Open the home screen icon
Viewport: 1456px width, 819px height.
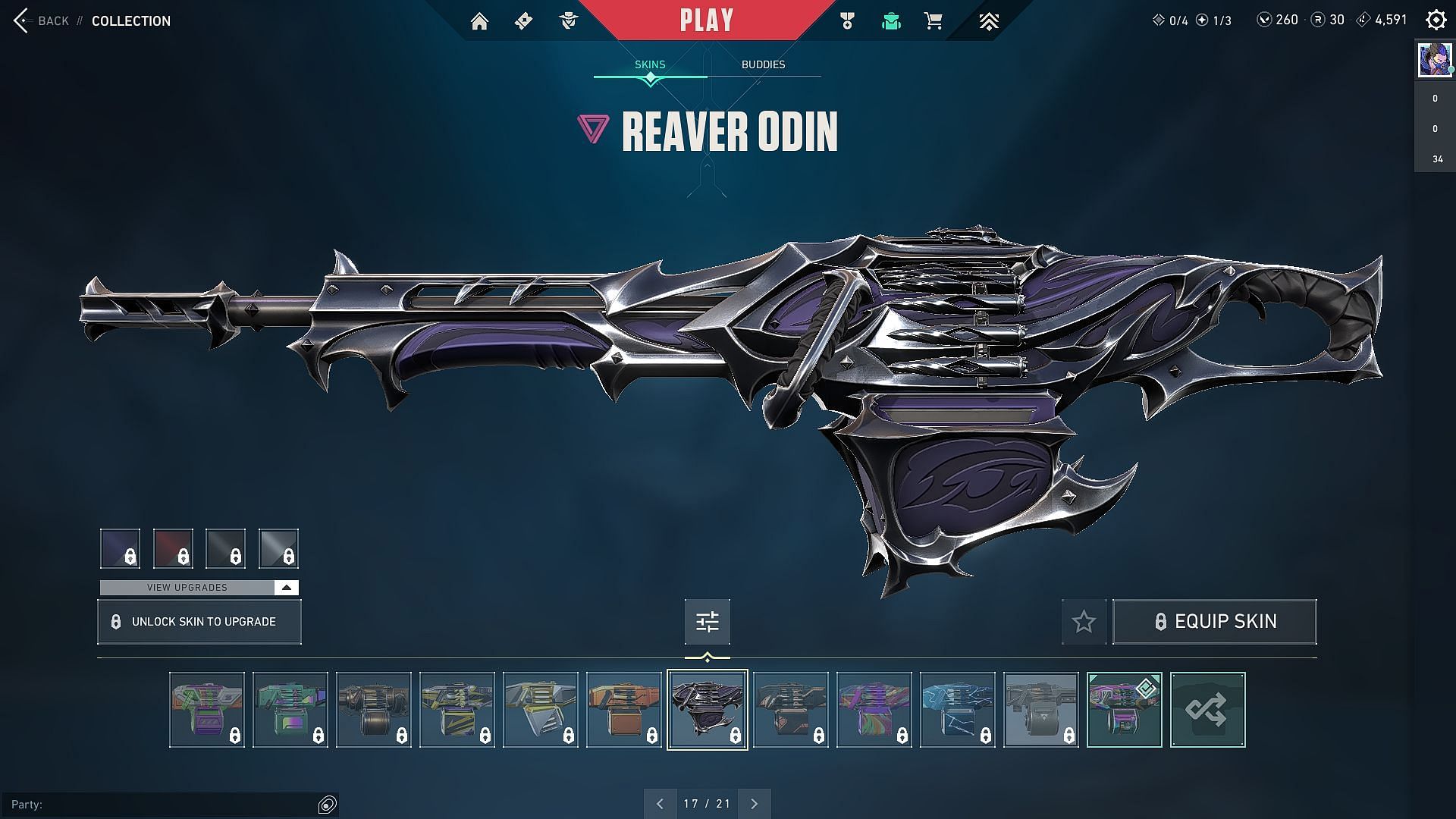[479, 21]
